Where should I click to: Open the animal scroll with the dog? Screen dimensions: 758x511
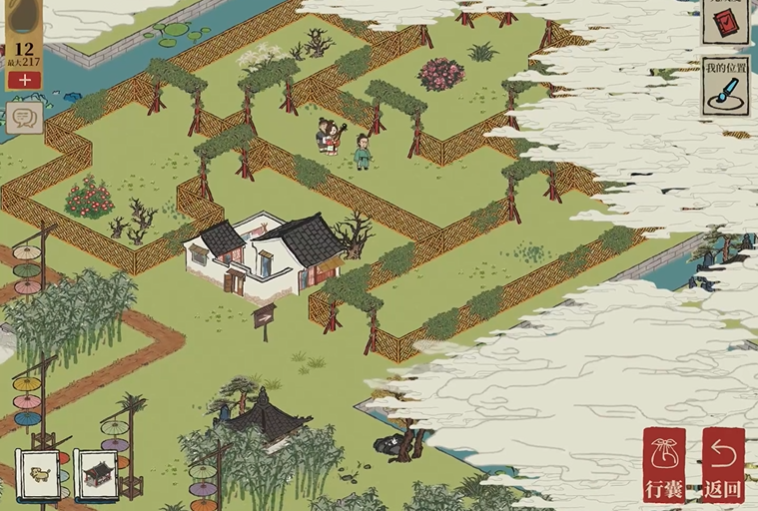41,474
